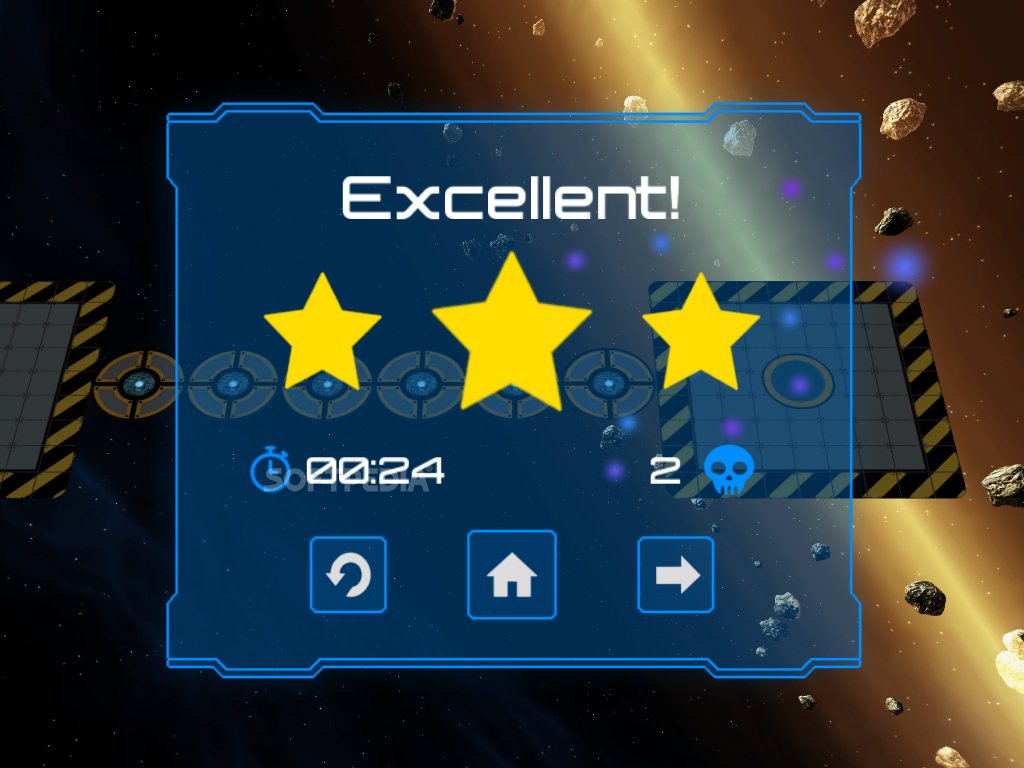The height and width of the screenshot is (768, 1024).
Task: Return to the home menu
Action: click(512, 575)
